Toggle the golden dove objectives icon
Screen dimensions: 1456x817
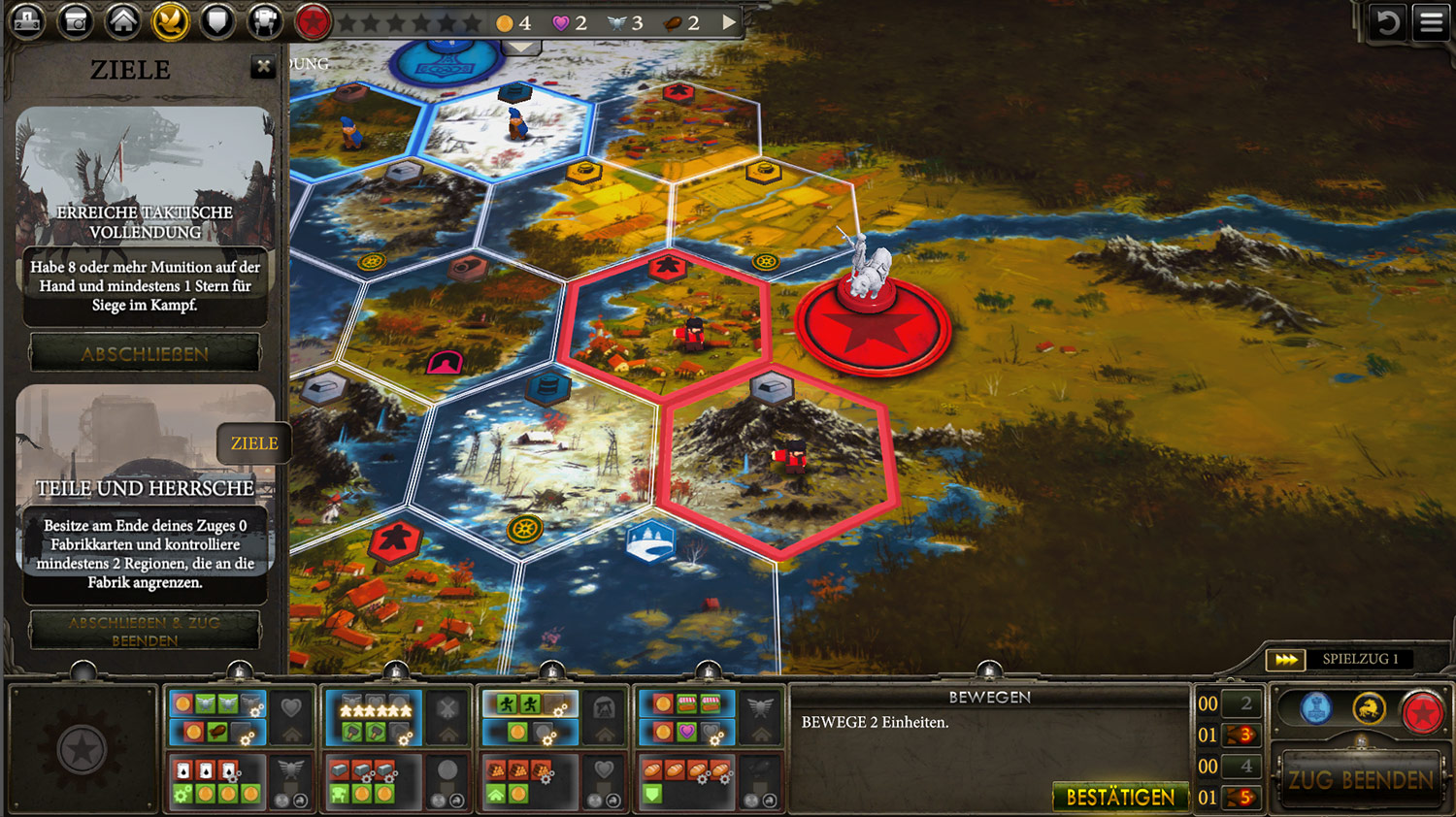coord(170,21)
